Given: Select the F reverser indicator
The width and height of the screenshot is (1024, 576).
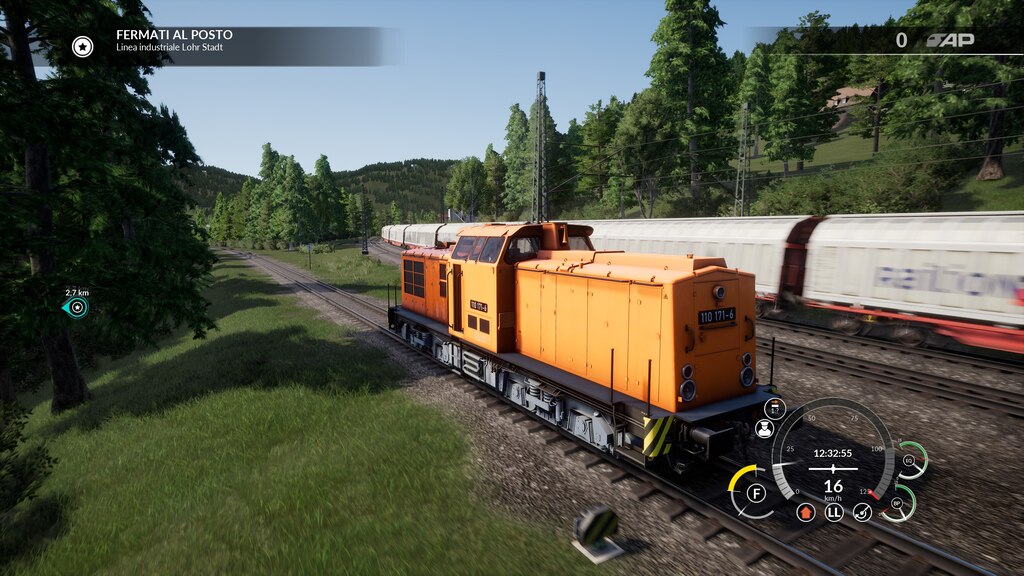Looking at the screenshot, I should pyautogui.click(x=756, y=493).
